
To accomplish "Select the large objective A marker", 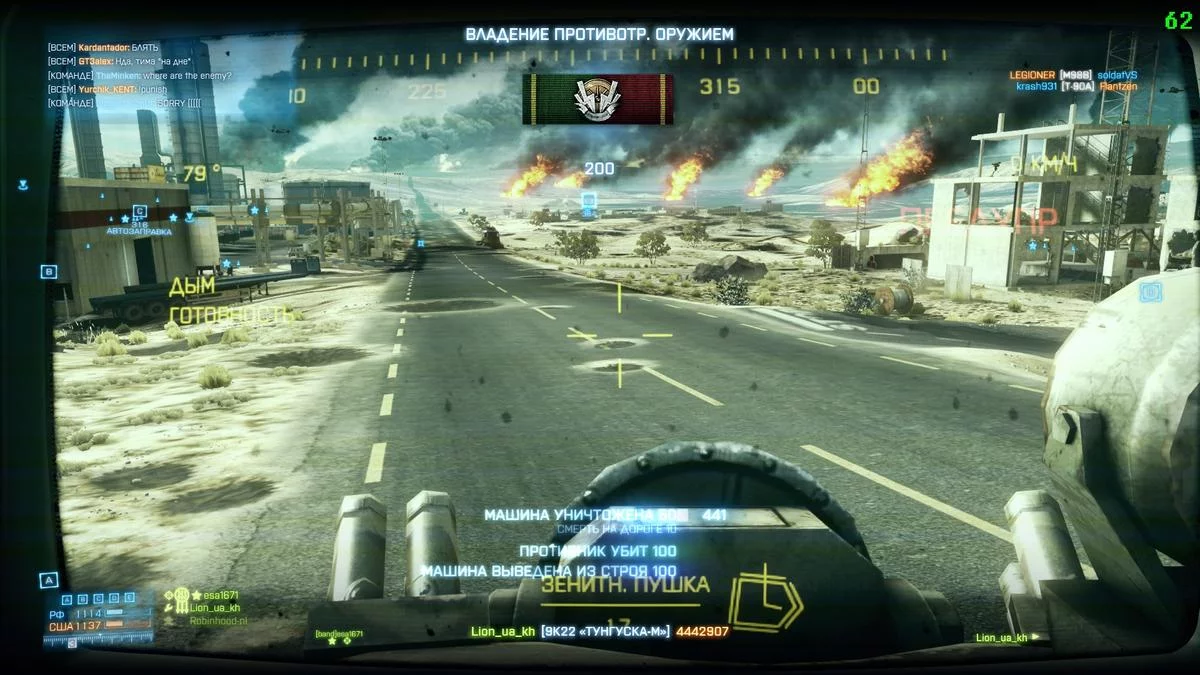I will click(x=47, y=579).
